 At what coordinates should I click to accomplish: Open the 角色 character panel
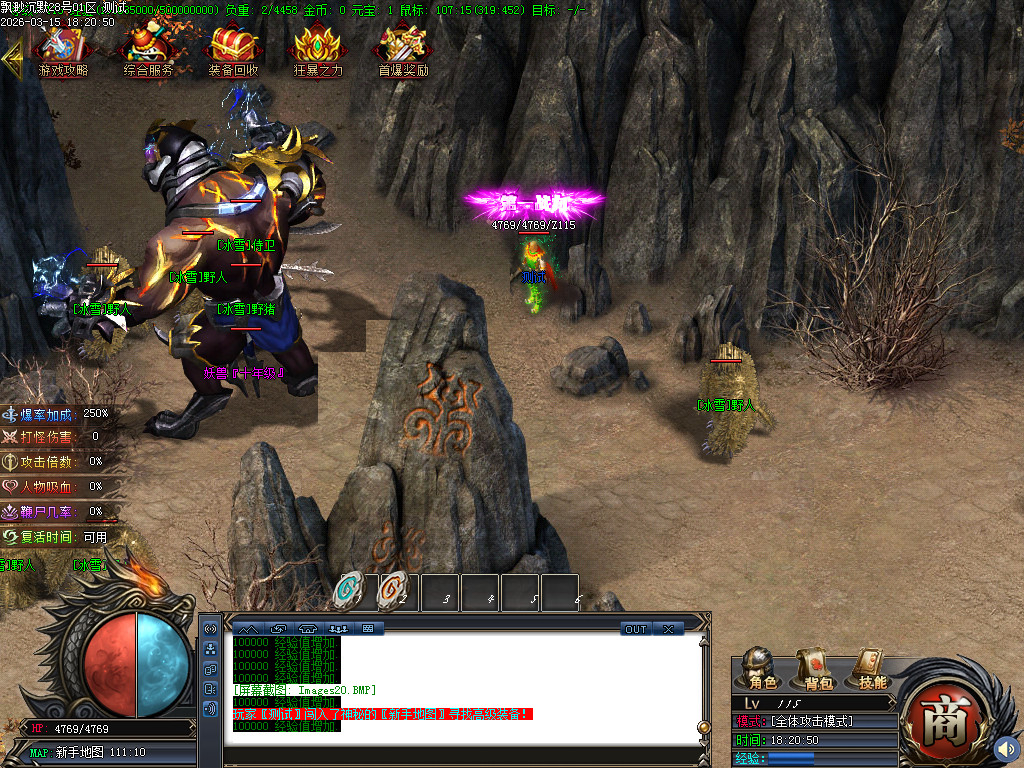(762, 668)
